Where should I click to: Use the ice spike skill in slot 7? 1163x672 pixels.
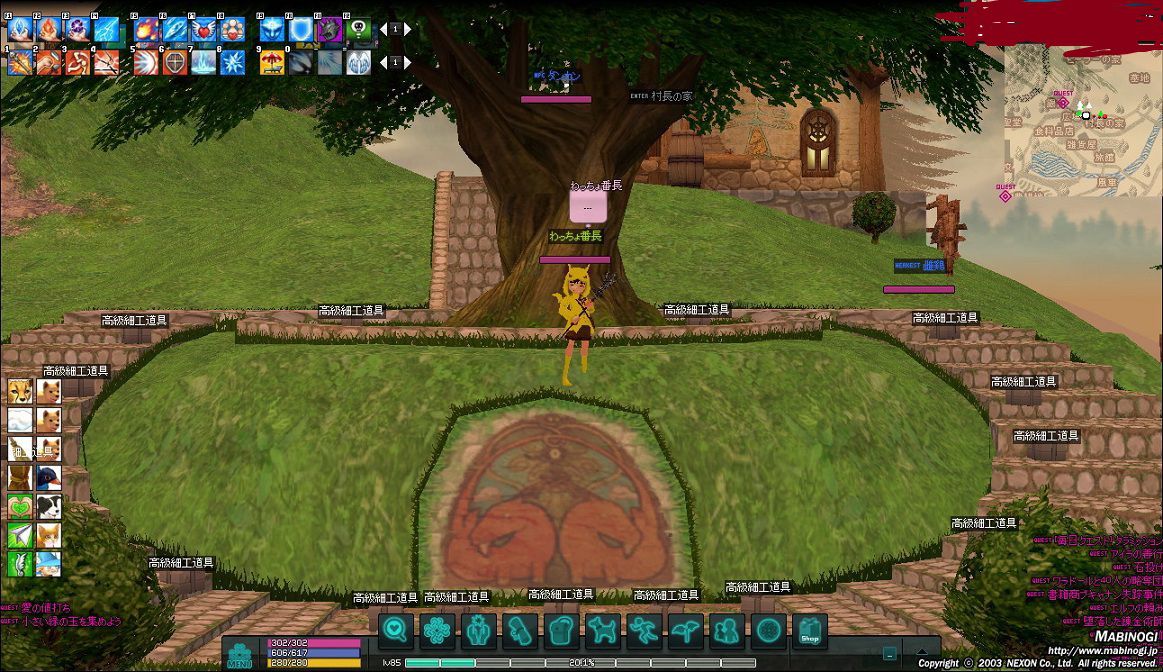pyautogui.click(x=204, y=63)
